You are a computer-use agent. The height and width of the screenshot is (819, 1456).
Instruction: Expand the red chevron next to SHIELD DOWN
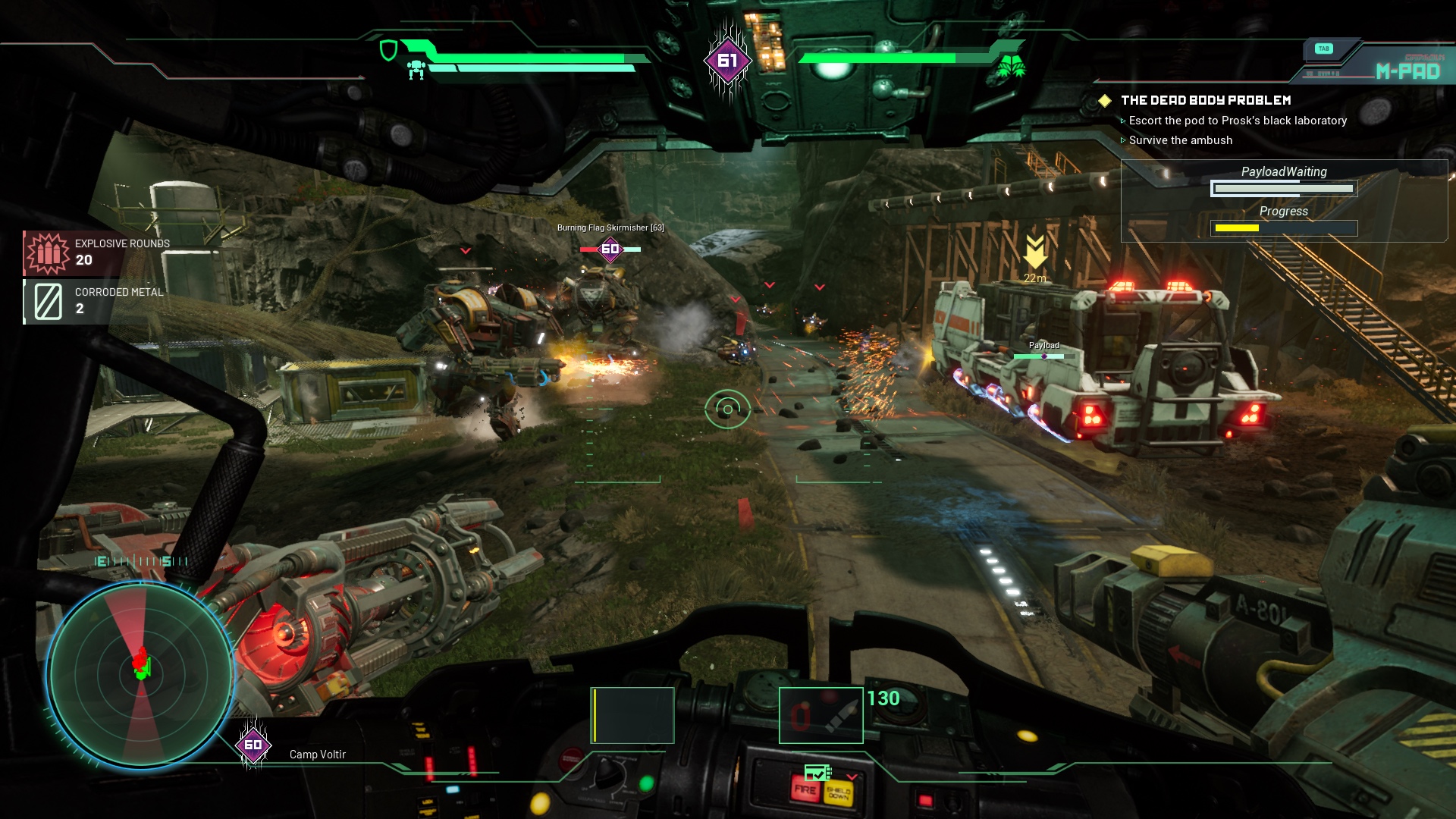tap(852, 777)
